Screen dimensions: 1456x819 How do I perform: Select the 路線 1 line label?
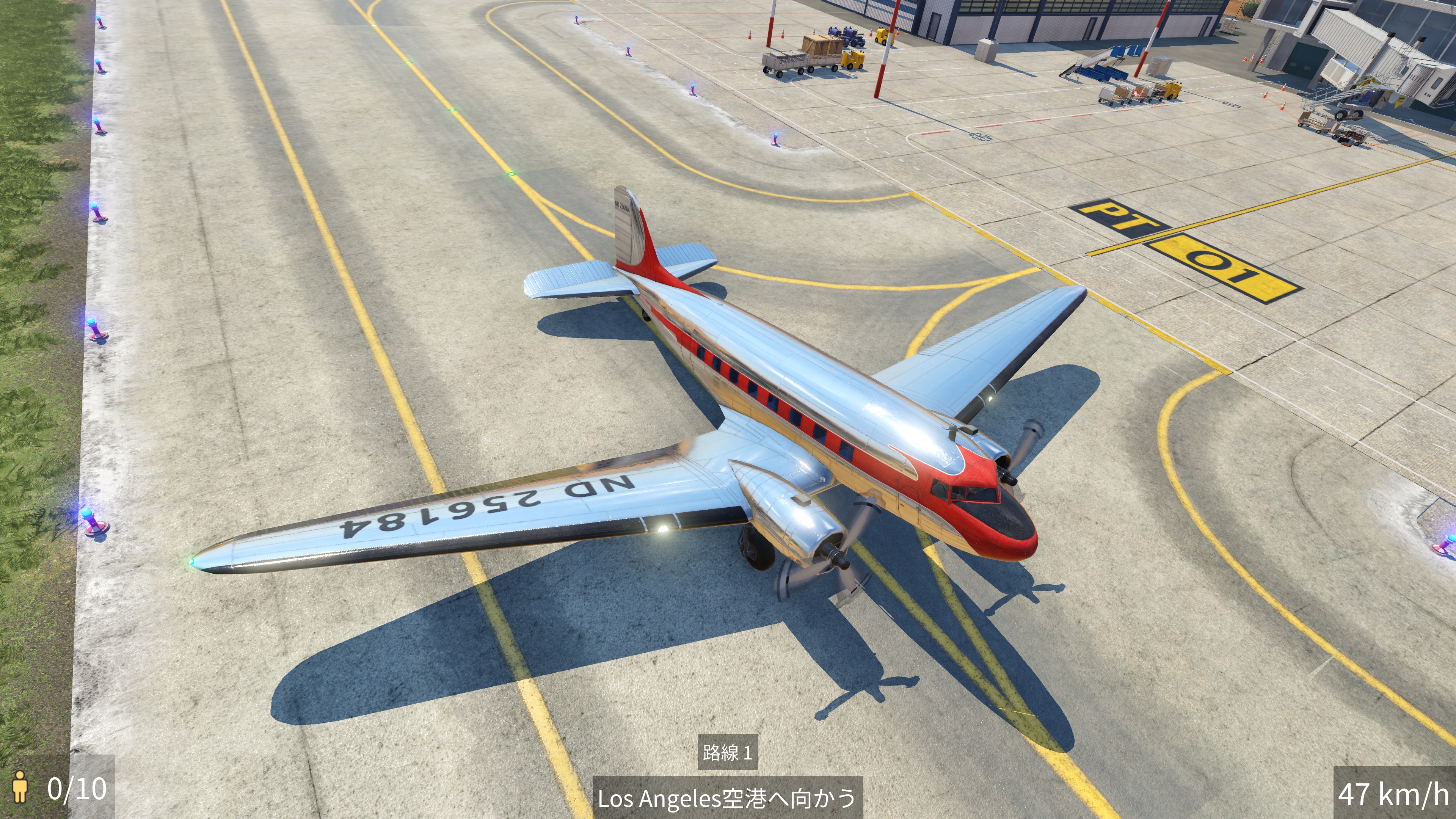(727, 752)
